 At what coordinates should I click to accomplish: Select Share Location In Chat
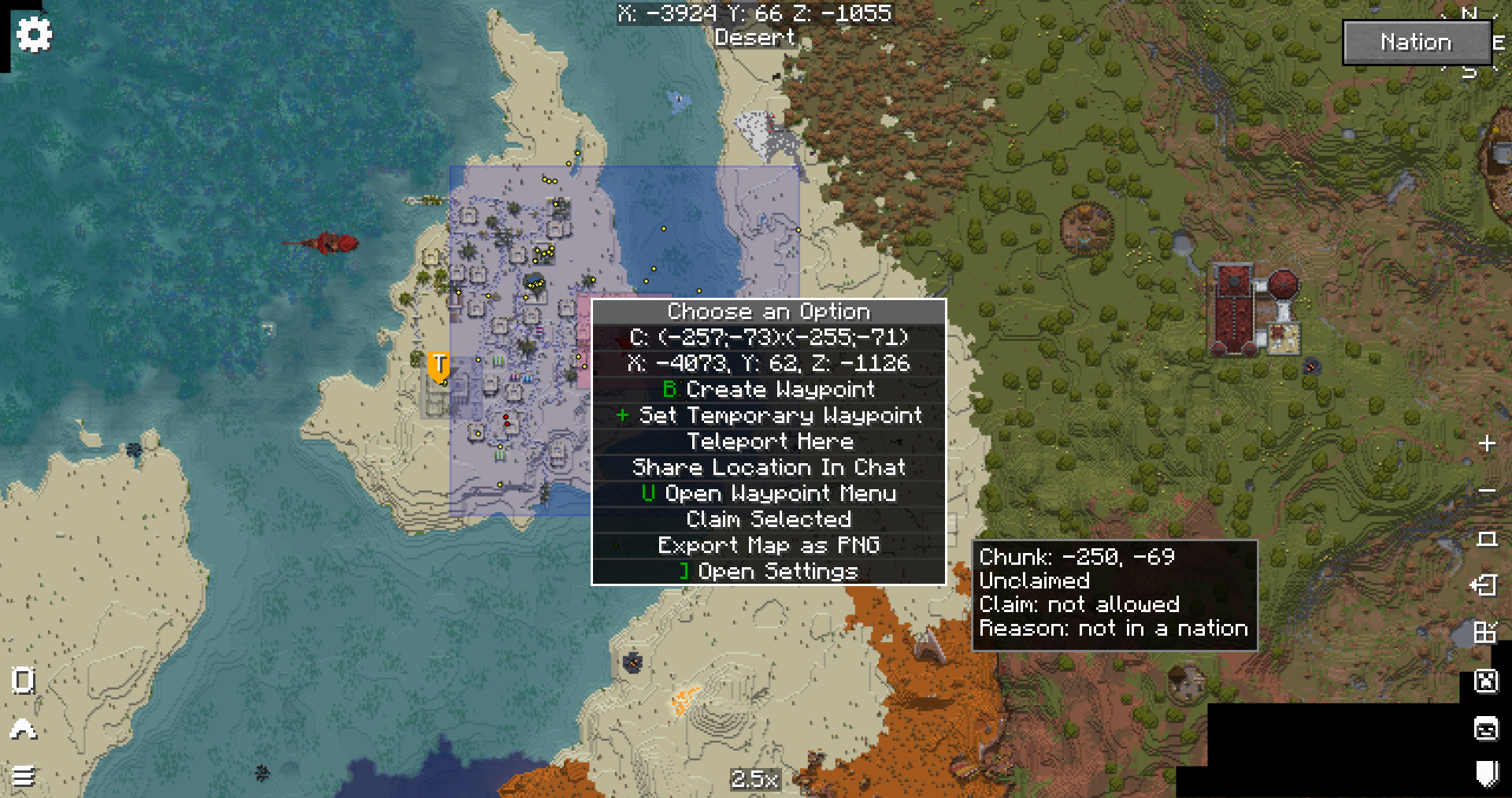(x=769, y=467)
